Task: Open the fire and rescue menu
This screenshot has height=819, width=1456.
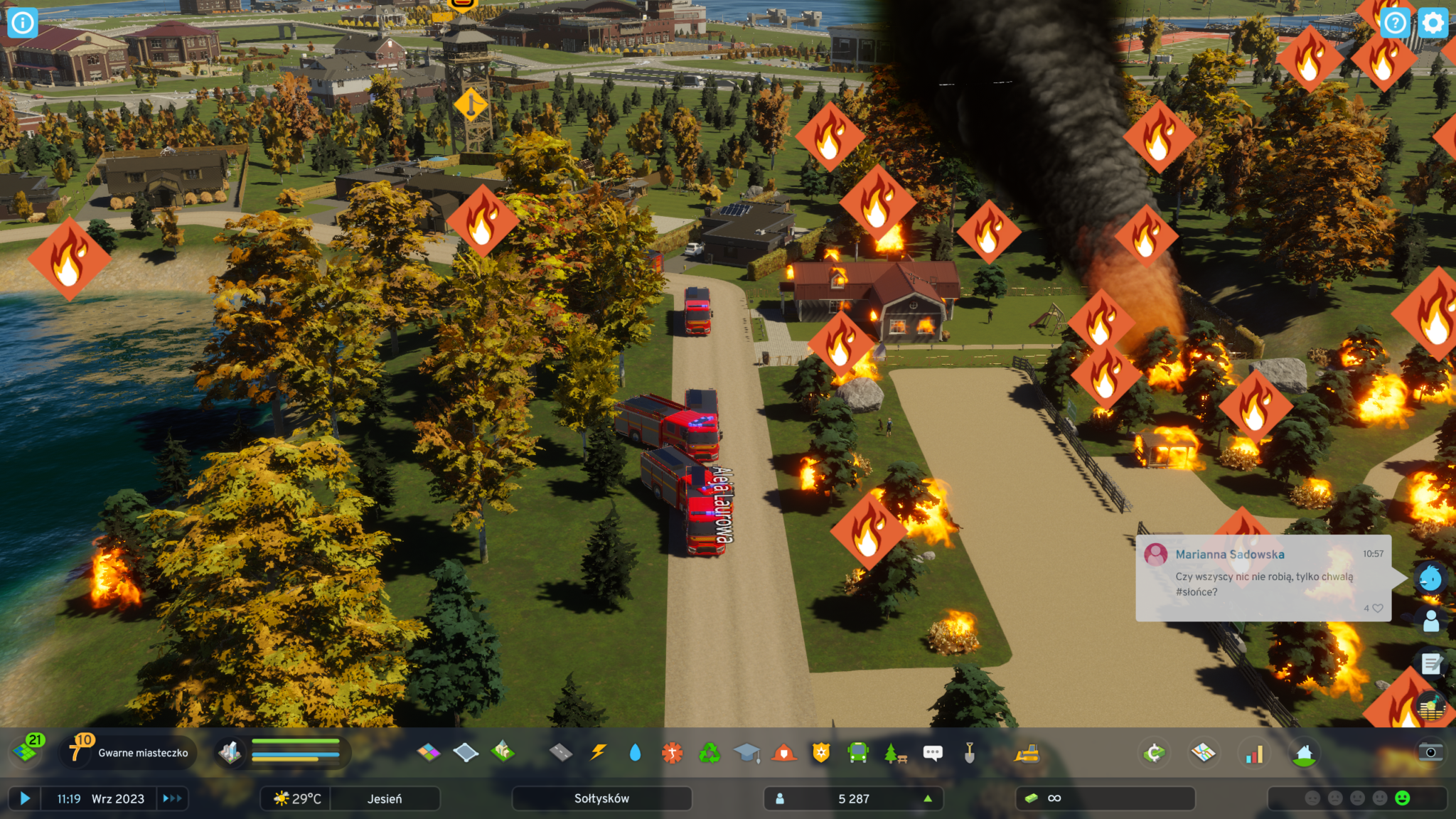Action: coord(784,752)
